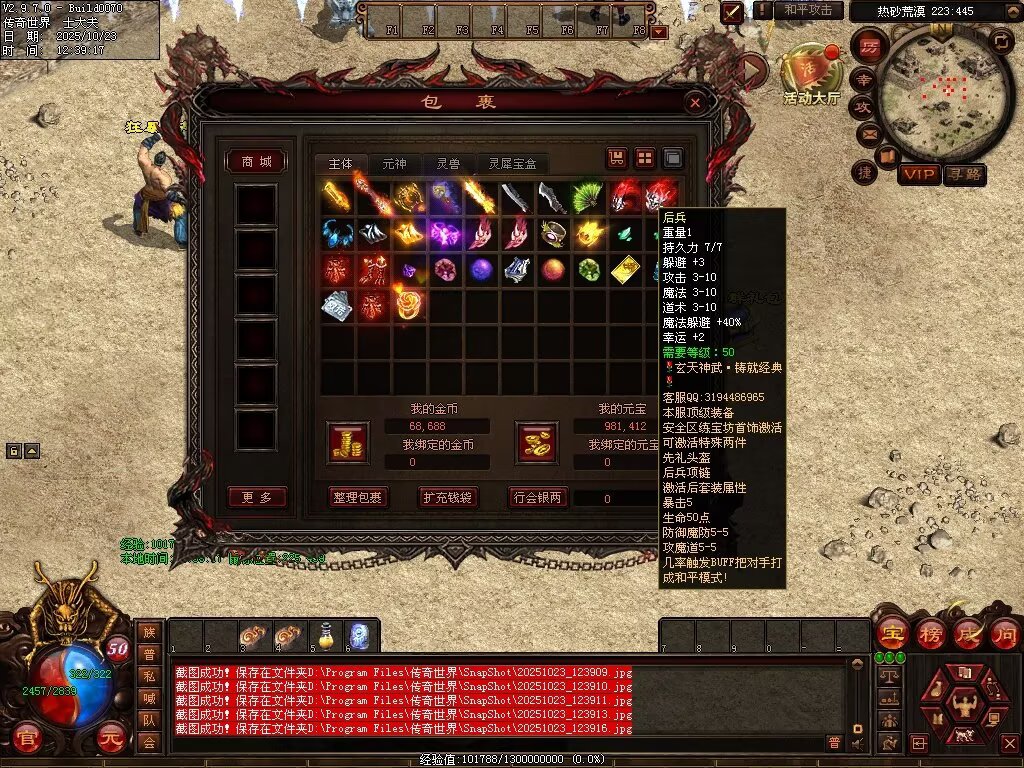1024x768 pixels.
Task: Select the golden rose item
Action: 408,303
